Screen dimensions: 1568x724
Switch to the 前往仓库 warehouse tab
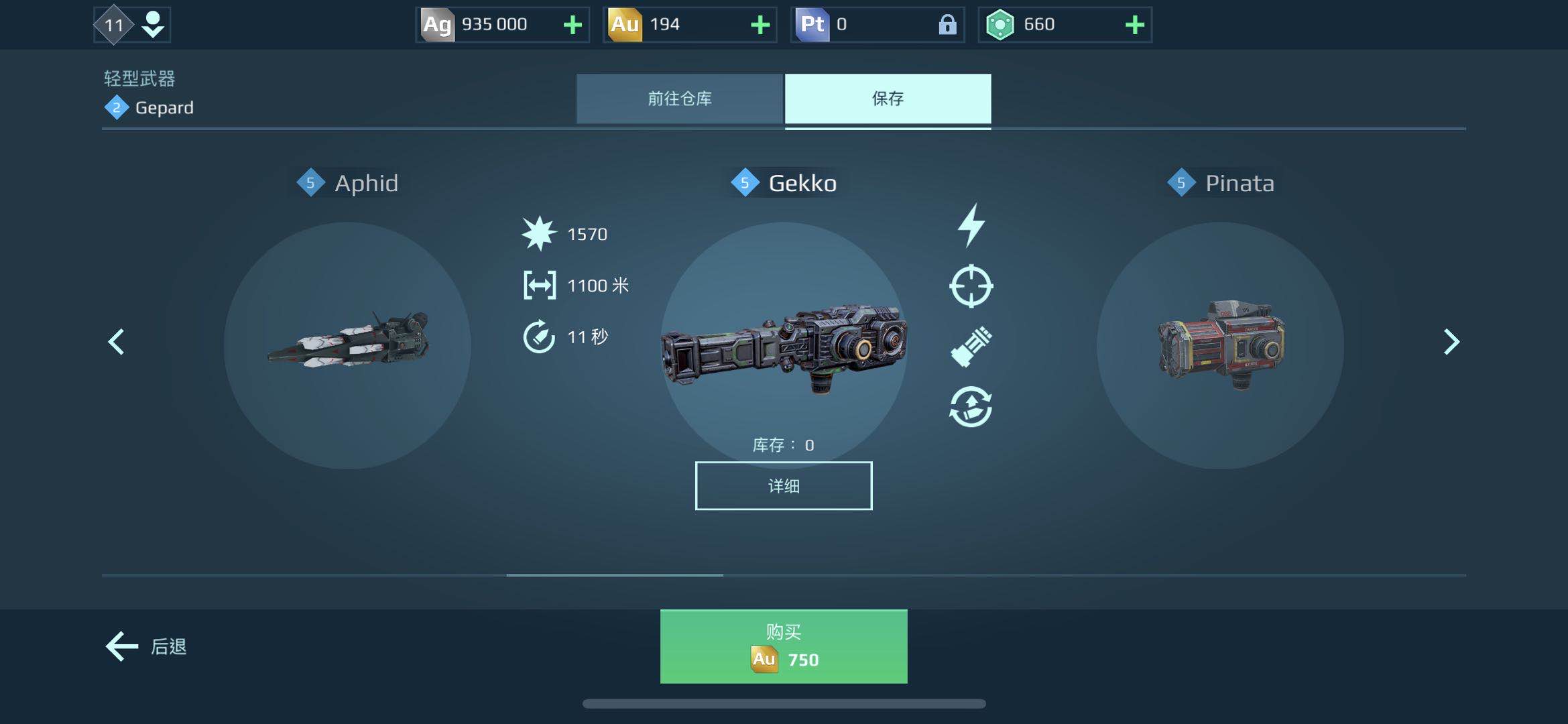pos(679,99)
